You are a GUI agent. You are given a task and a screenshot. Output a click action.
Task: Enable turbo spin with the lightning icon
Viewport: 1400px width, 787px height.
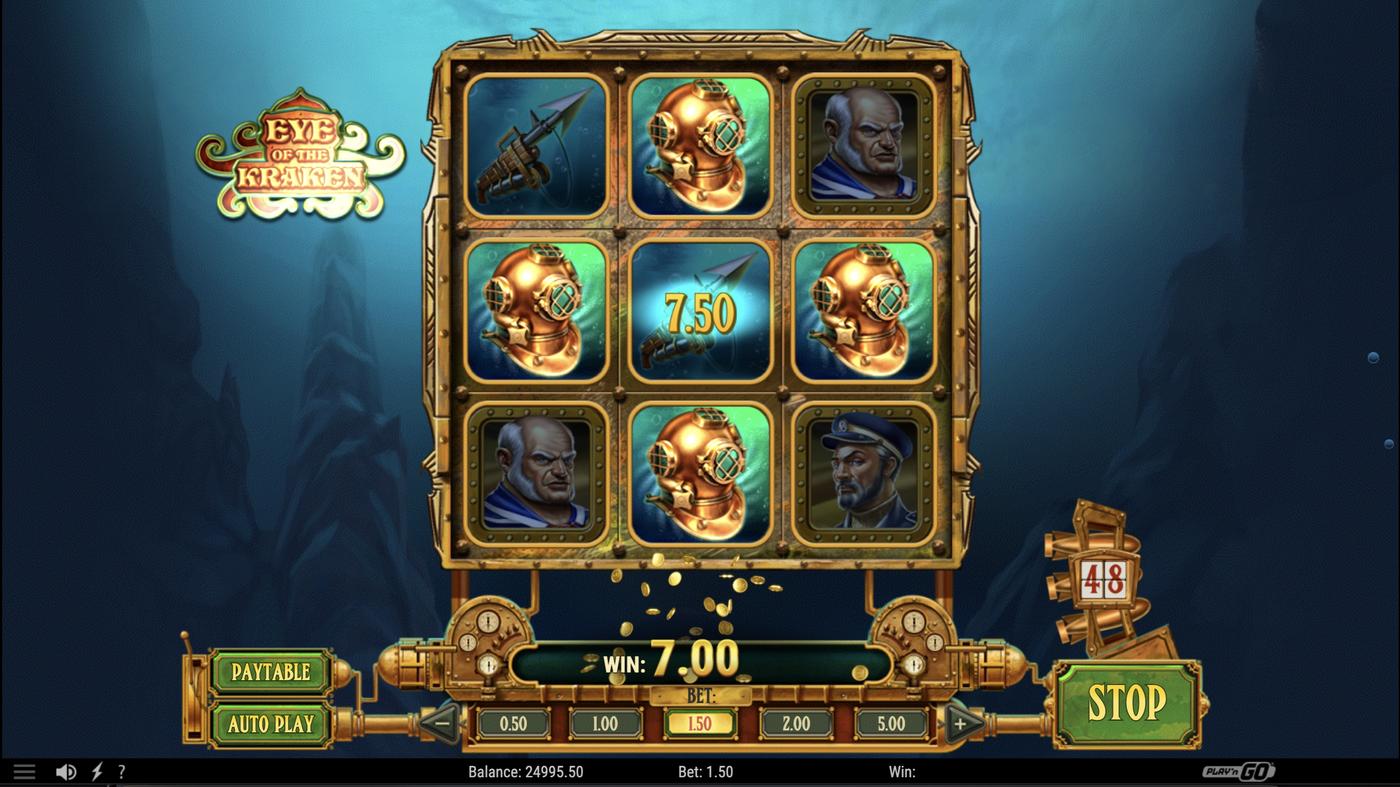(95, 770)
